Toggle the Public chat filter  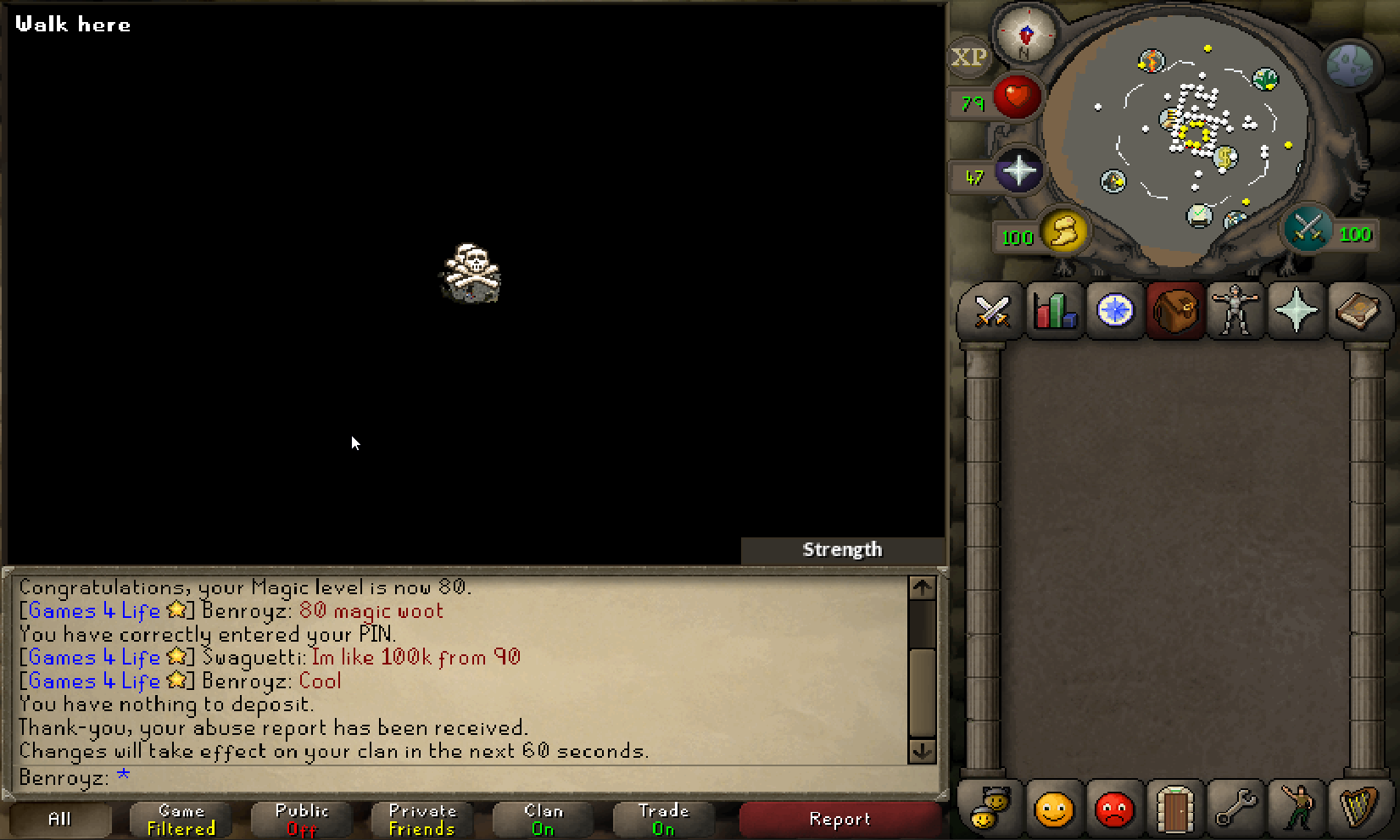(x=302, y=820)
